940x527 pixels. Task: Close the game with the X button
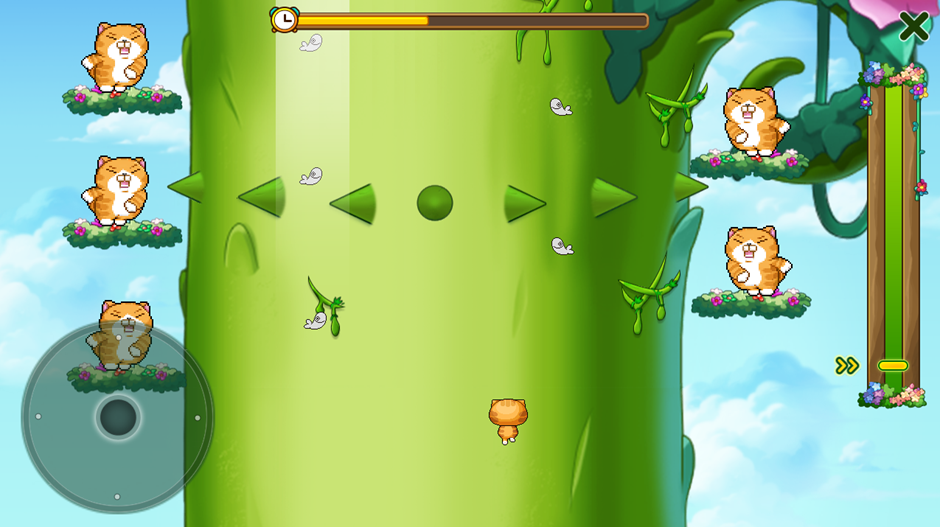[x=913, y=26]
